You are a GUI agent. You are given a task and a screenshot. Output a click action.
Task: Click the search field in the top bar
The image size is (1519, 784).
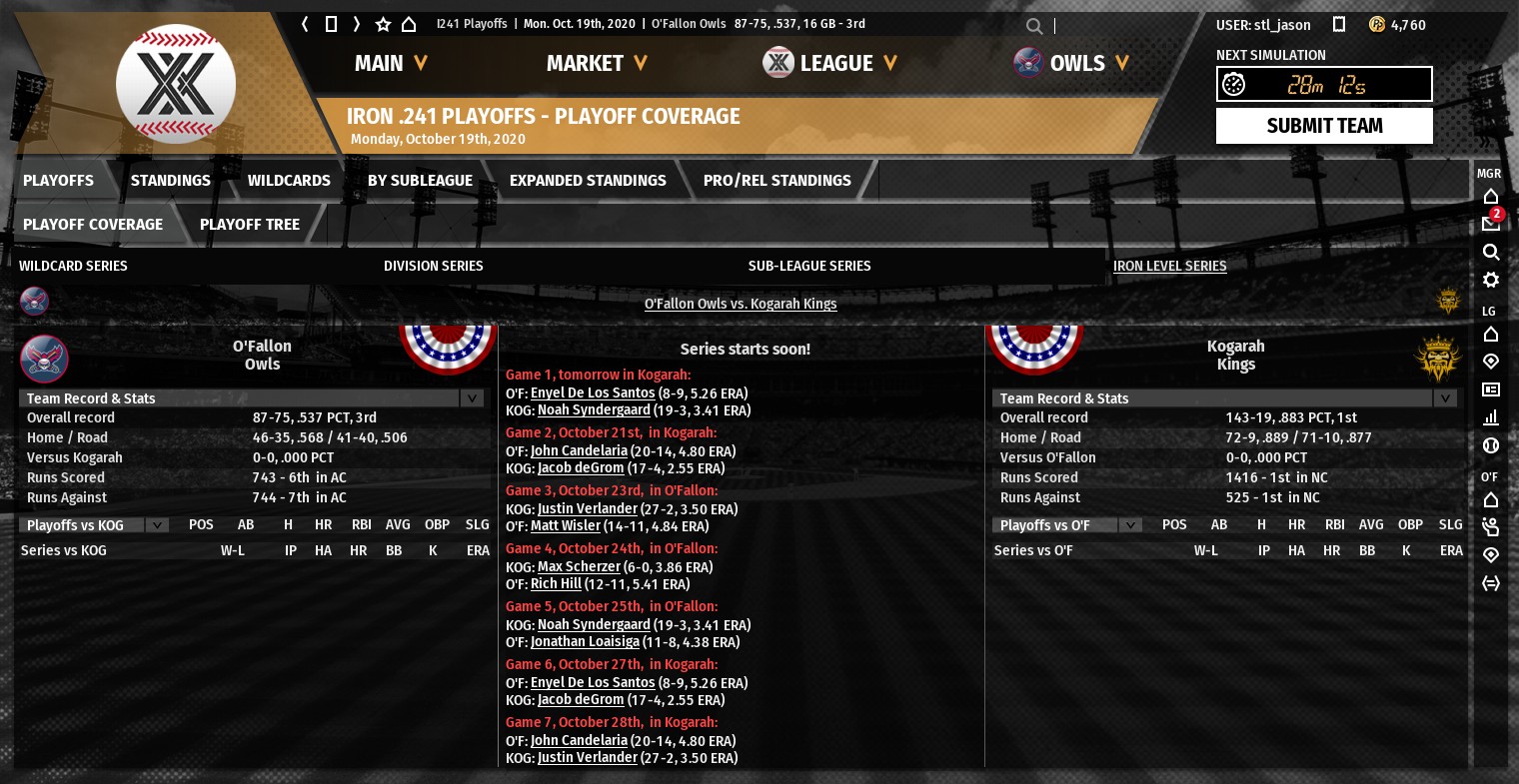coord(1119,26)
